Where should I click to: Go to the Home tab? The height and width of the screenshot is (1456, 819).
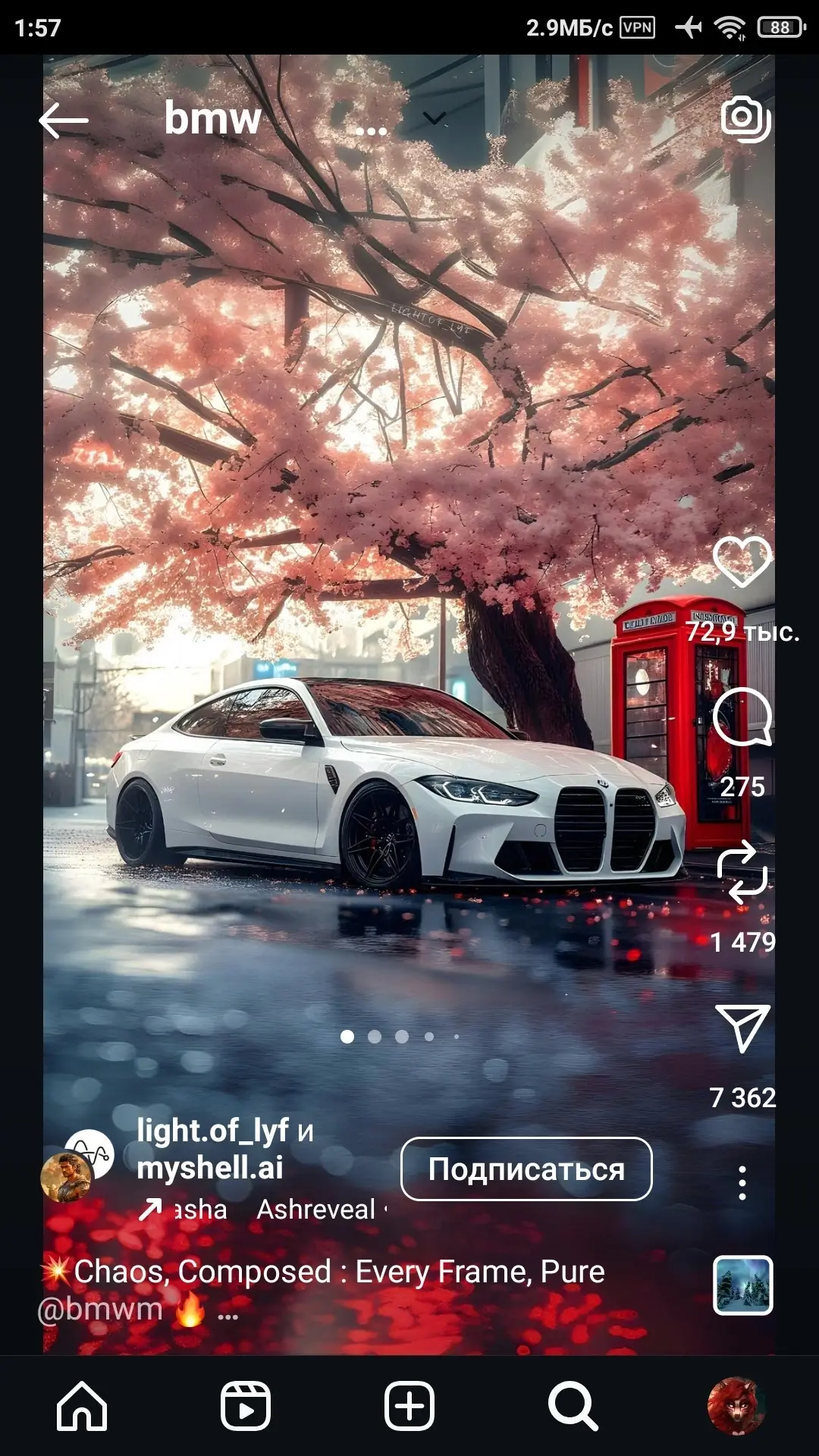[82, 1406]
